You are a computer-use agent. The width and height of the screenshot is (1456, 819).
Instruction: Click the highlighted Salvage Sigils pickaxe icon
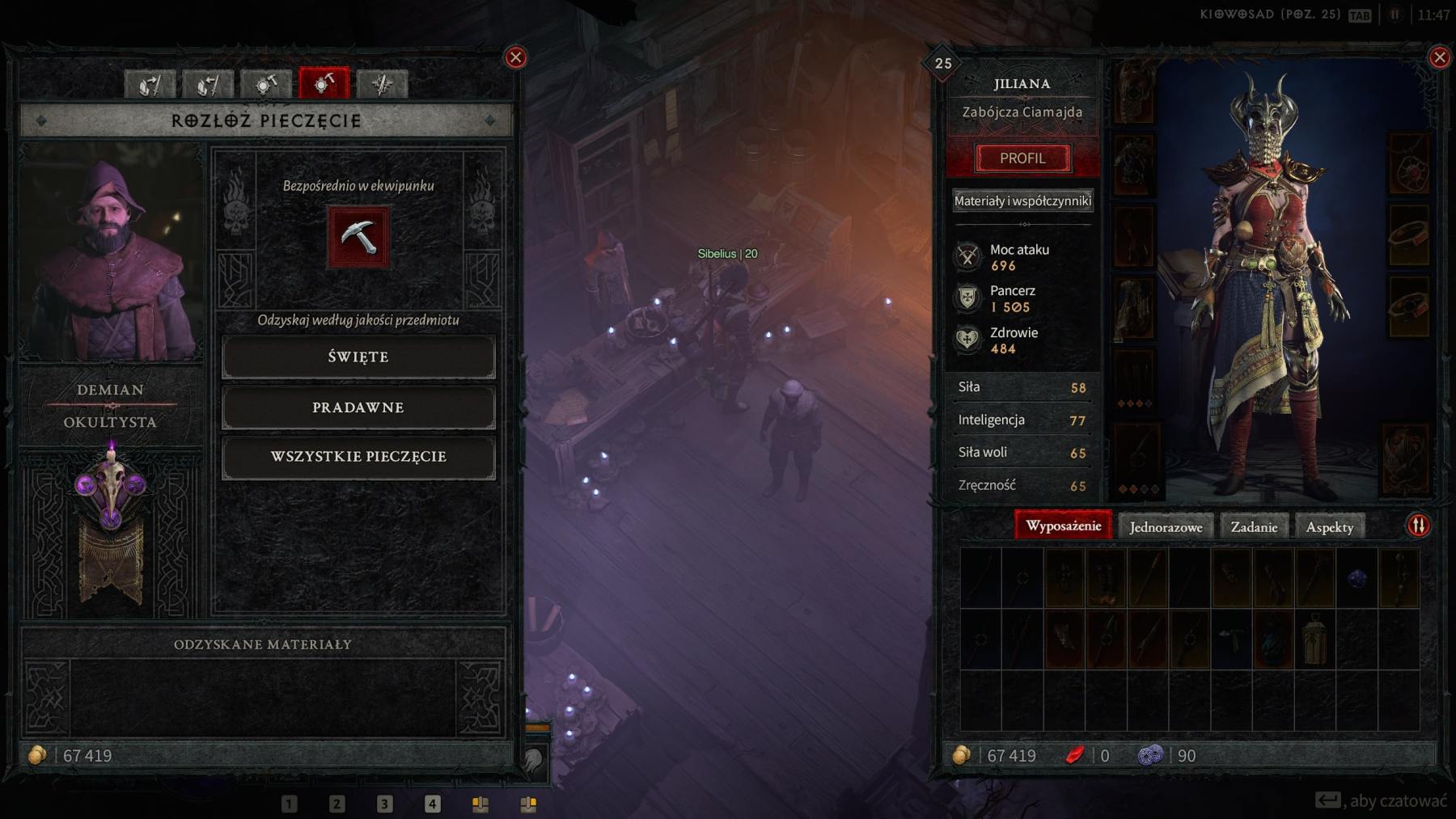tap(324, 83)
